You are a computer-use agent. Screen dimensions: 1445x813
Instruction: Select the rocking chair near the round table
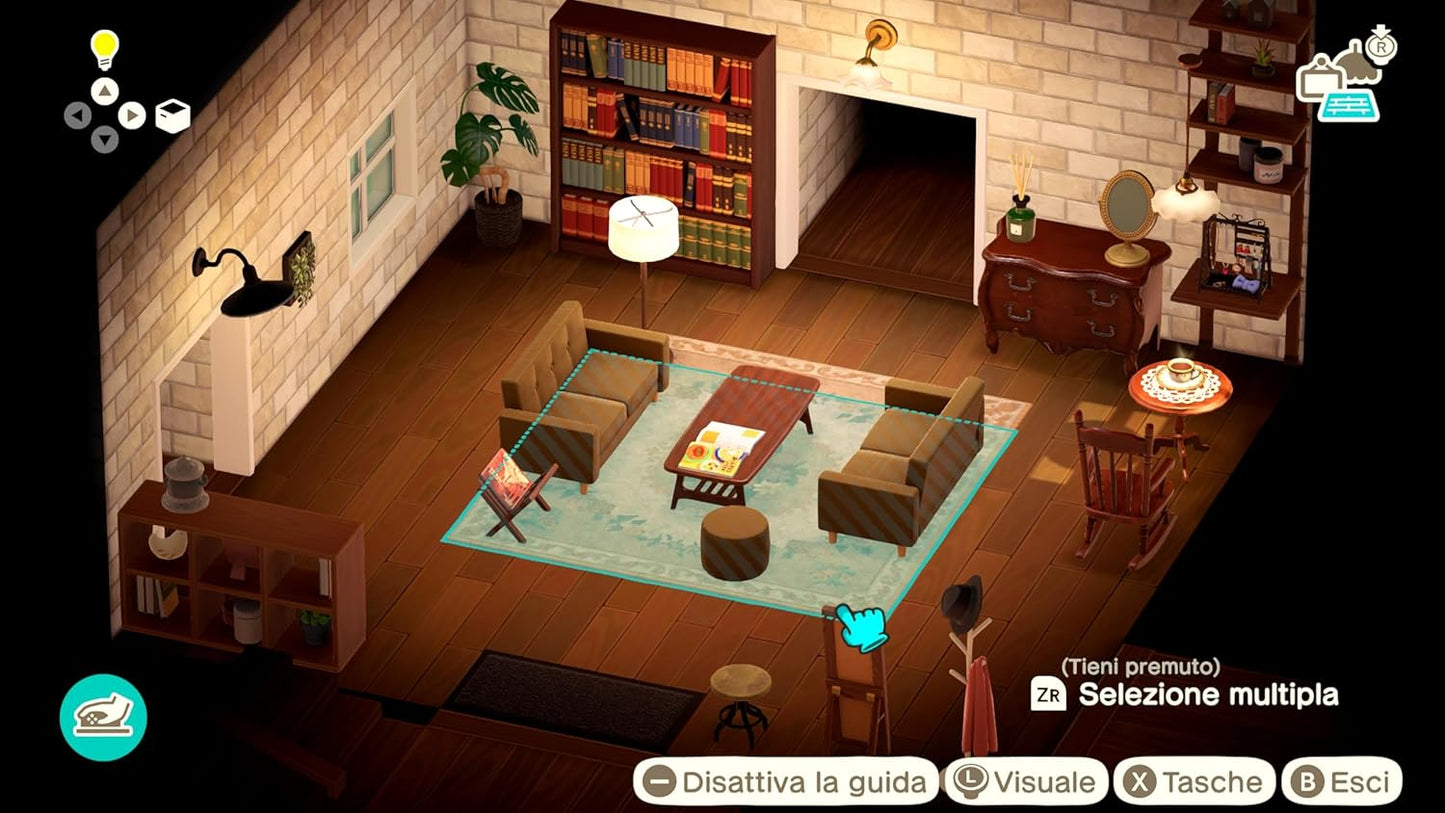[1115, 480]
